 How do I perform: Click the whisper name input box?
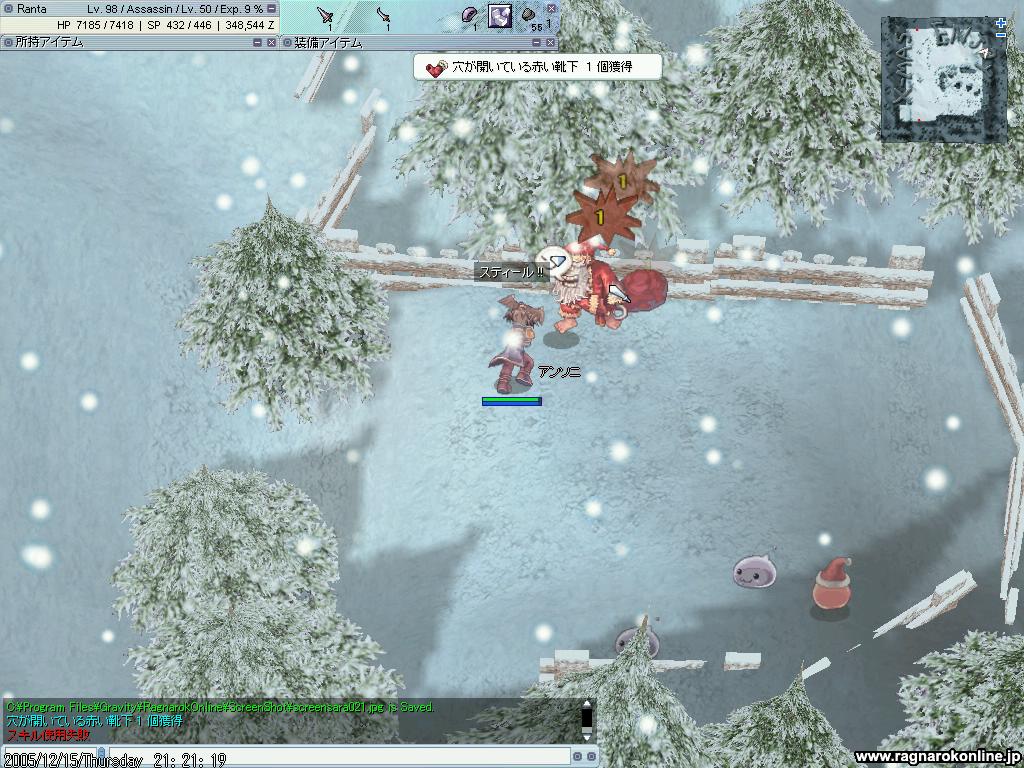[50, 757]
